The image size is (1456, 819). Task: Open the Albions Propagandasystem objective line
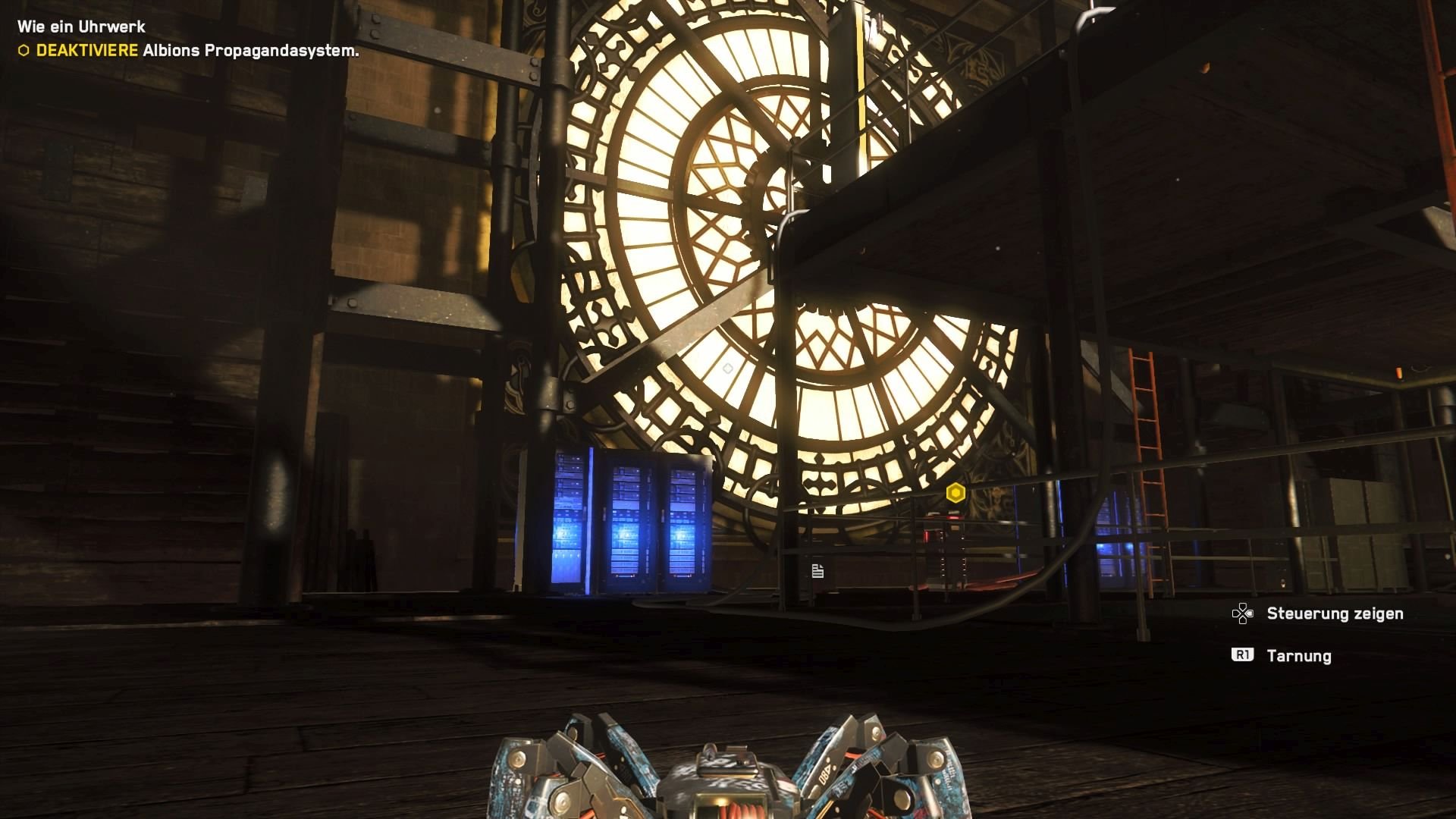[249, 52]
